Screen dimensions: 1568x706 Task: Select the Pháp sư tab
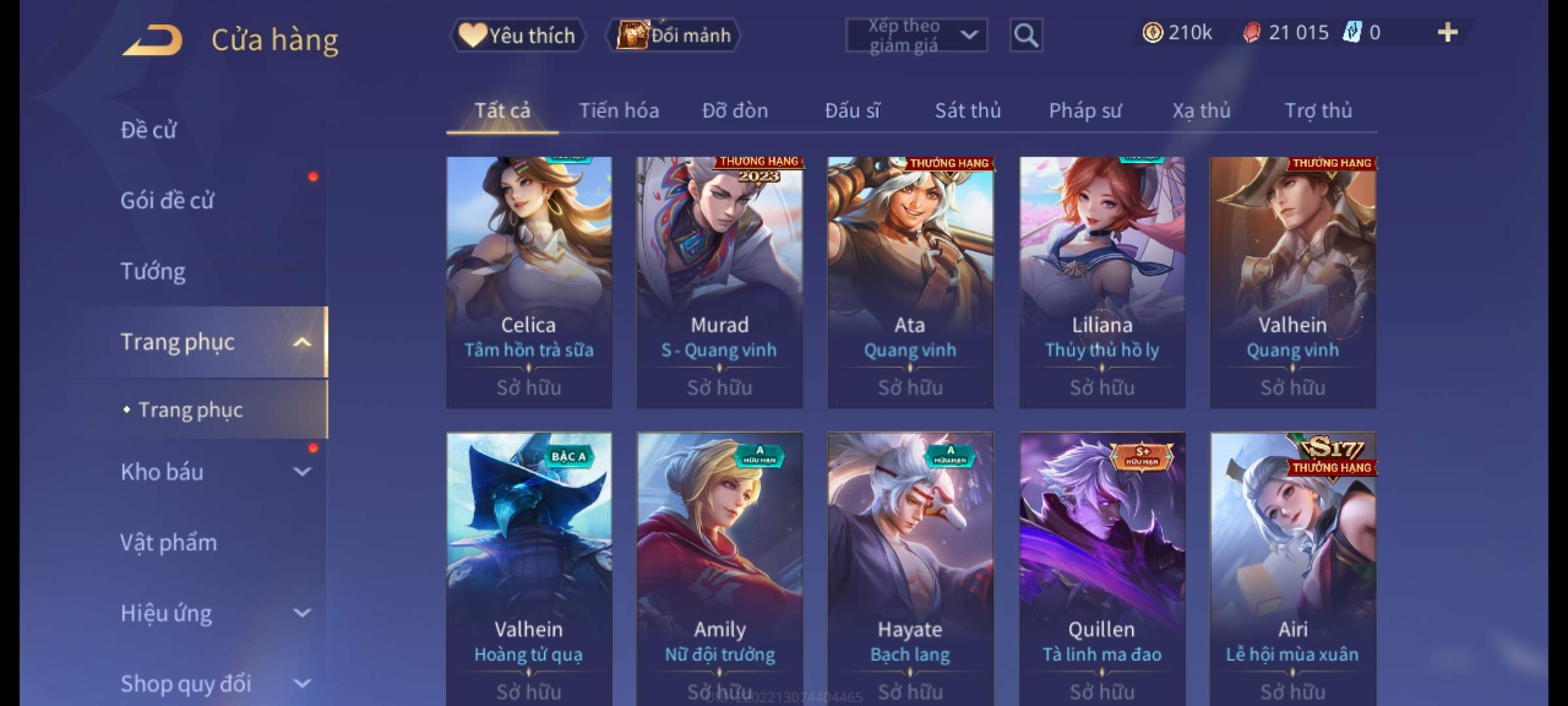tap(1085, 110)
